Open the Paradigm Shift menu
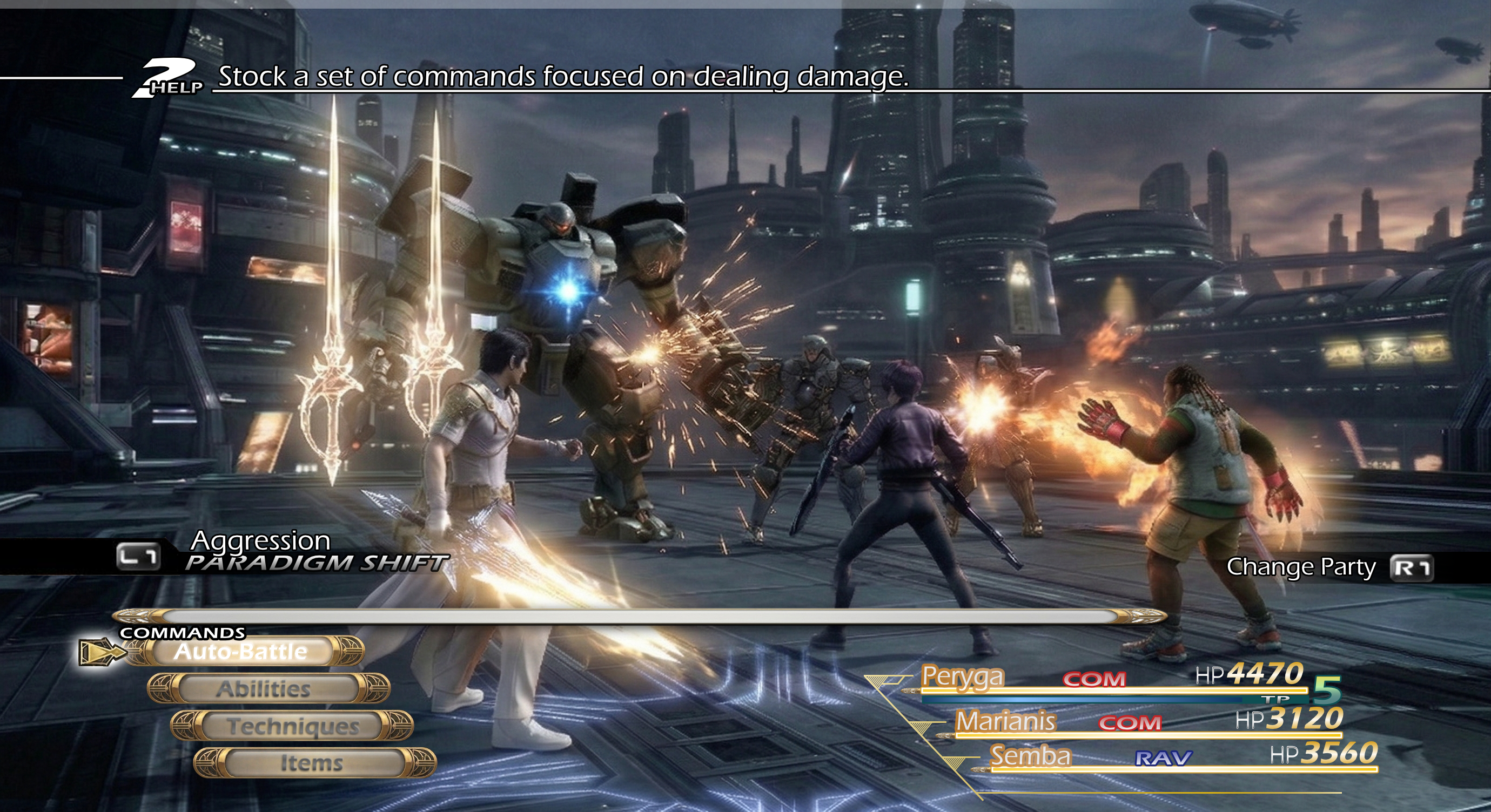The image size is (1491, 812). [x=316, y=562]
